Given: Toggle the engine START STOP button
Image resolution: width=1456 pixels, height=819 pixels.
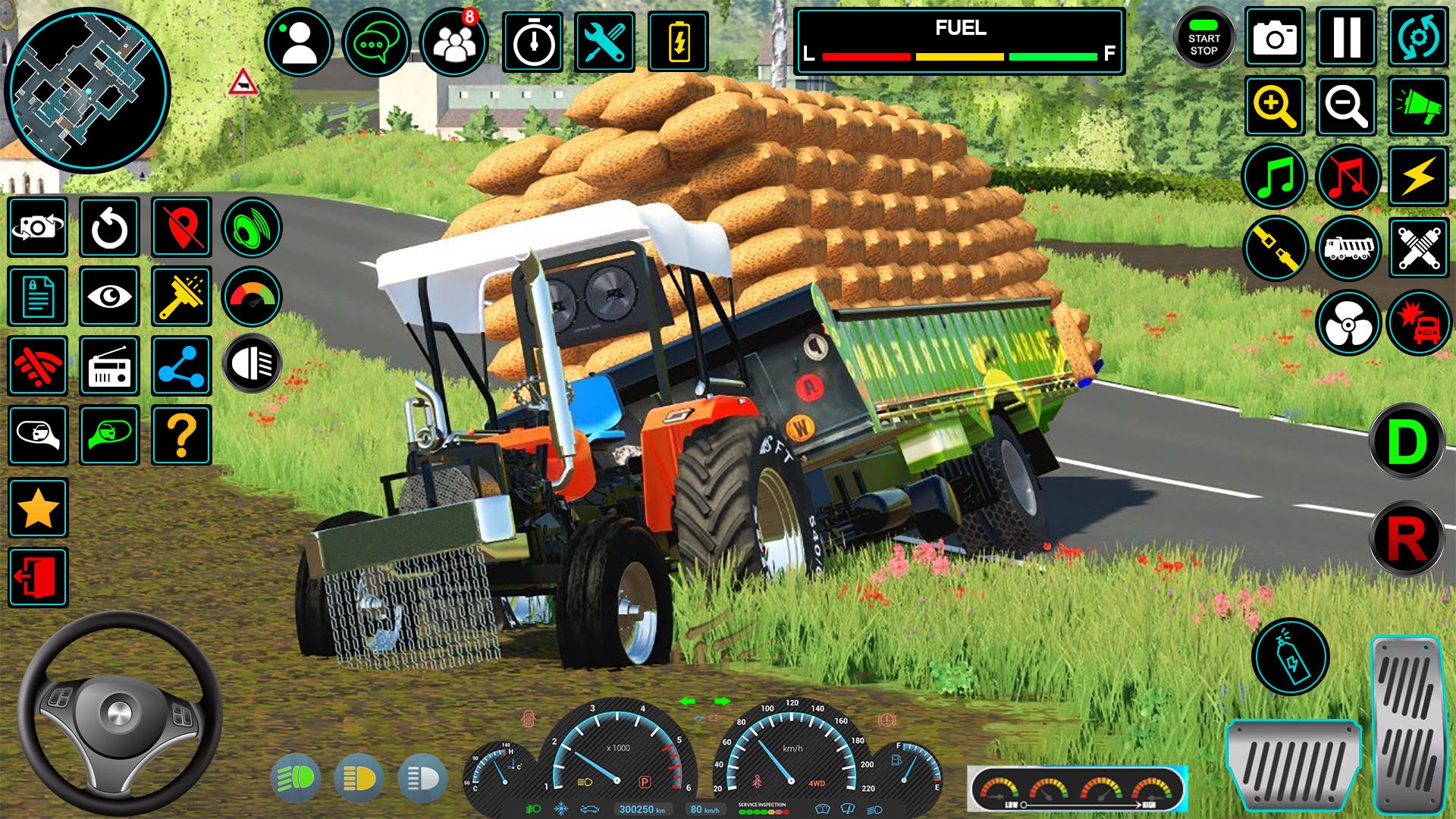Looking at the screenshot, I should click(x=1203, y=38).
